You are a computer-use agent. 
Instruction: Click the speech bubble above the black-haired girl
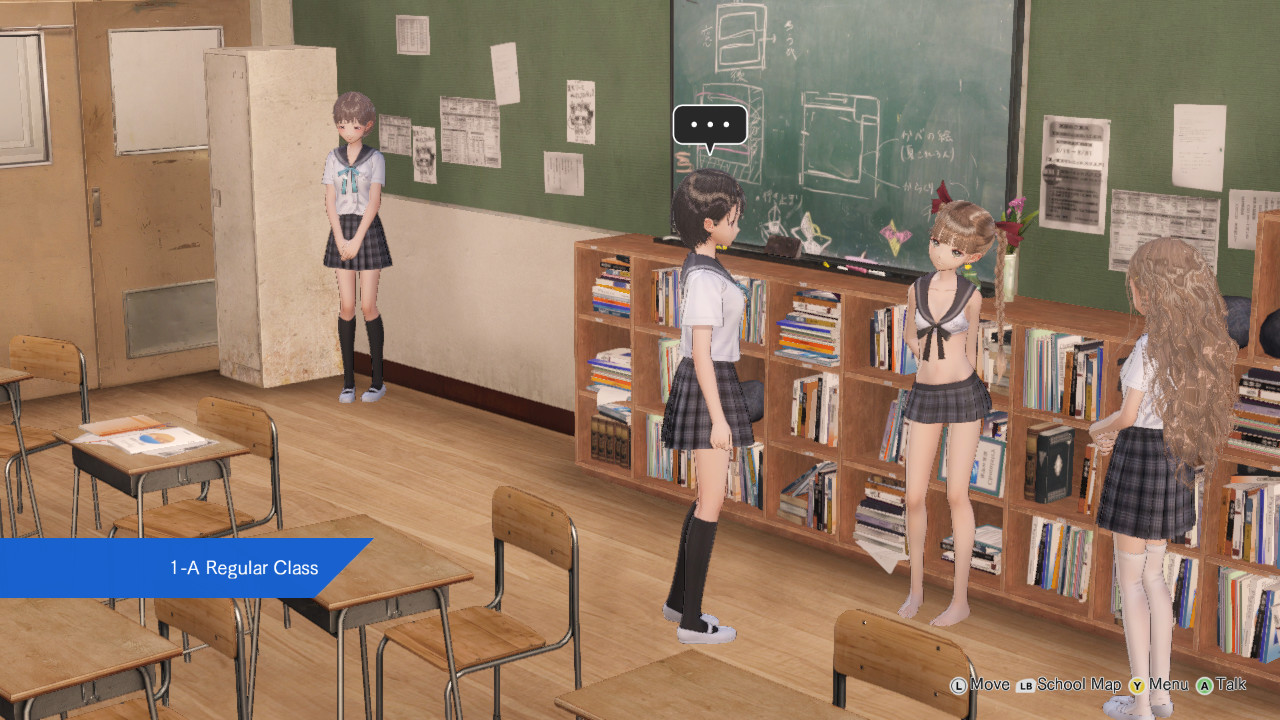[x=710, y=125]
